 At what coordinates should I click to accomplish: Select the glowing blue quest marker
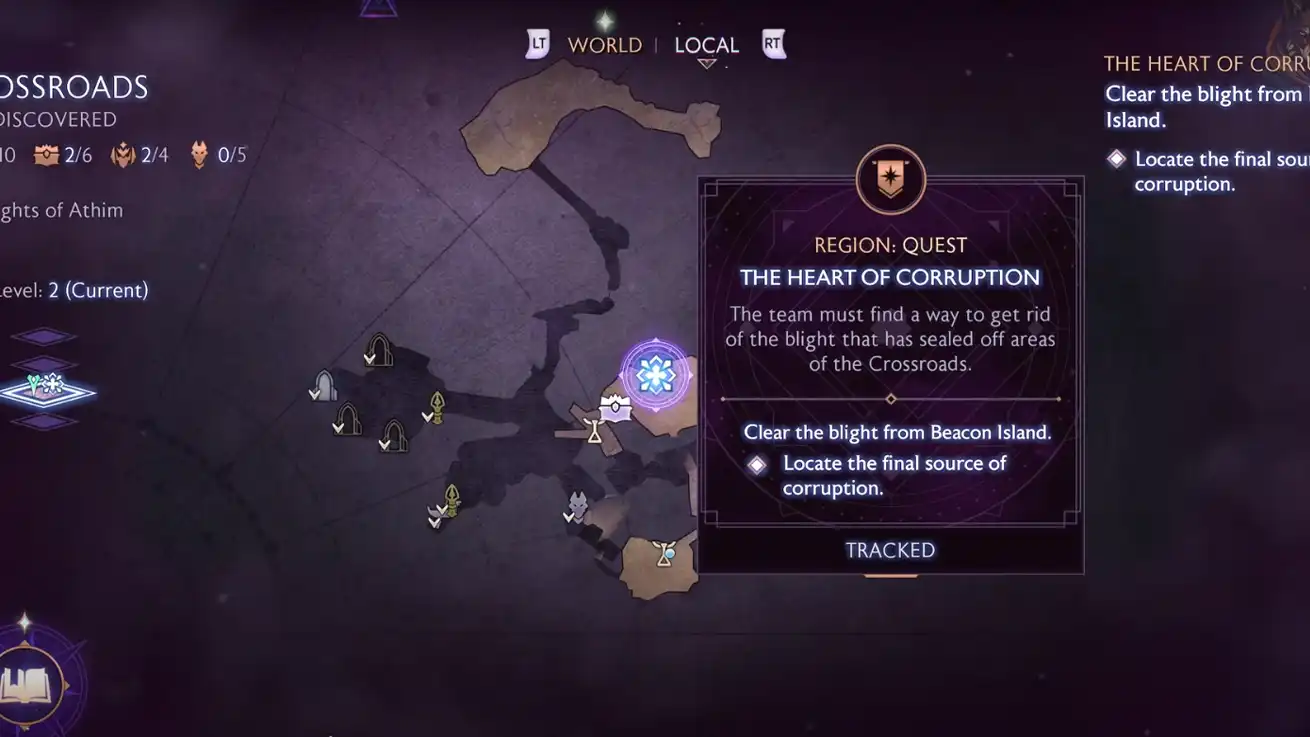pos(655,375)
